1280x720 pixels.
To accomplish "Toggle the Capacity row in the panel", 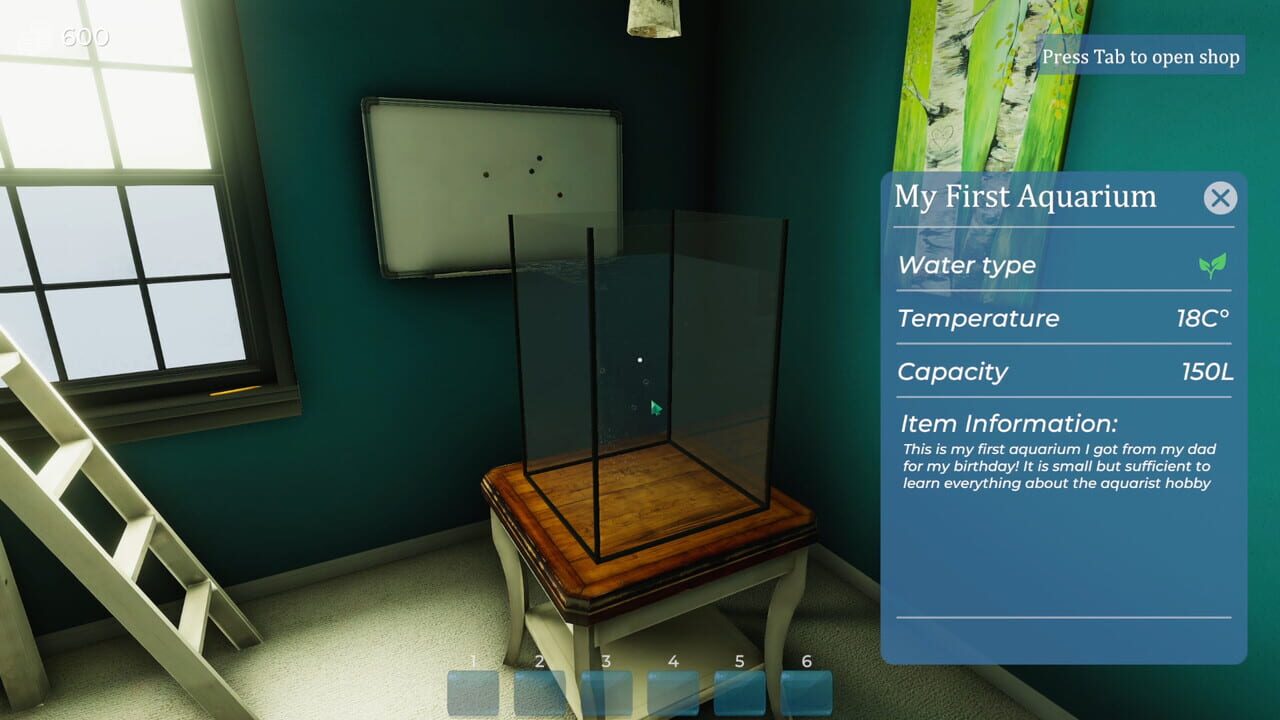I will (1060, 372).
